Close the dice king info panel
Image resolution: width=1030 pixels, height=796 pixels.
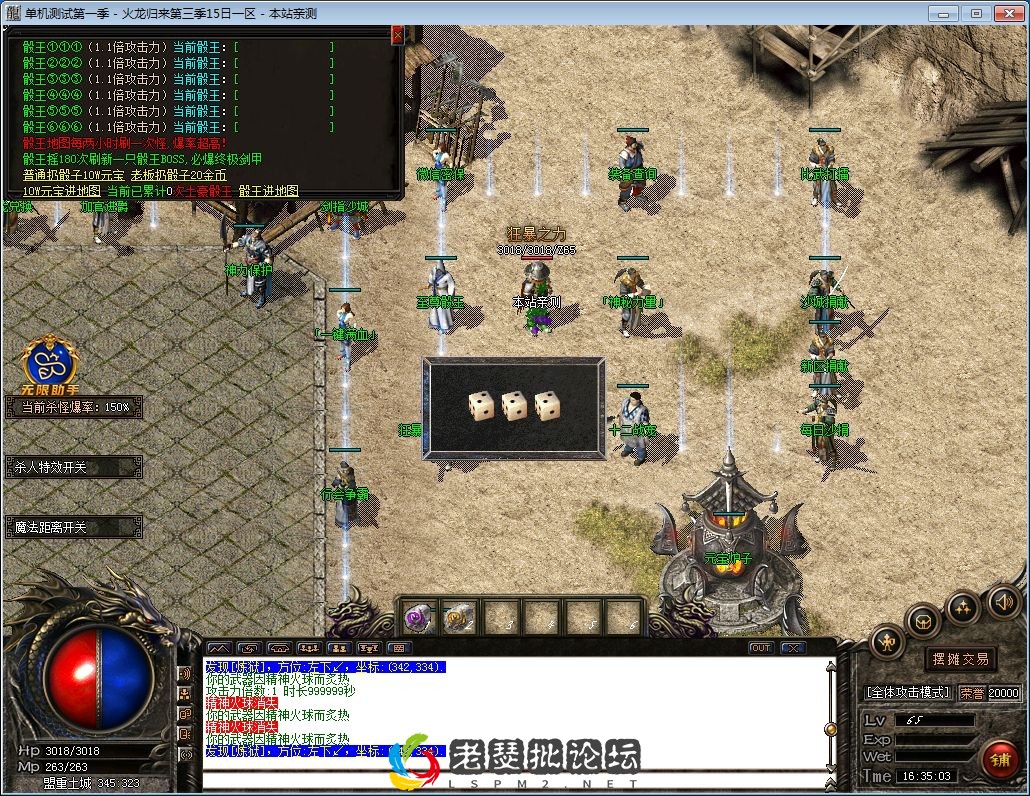point(397,35)
